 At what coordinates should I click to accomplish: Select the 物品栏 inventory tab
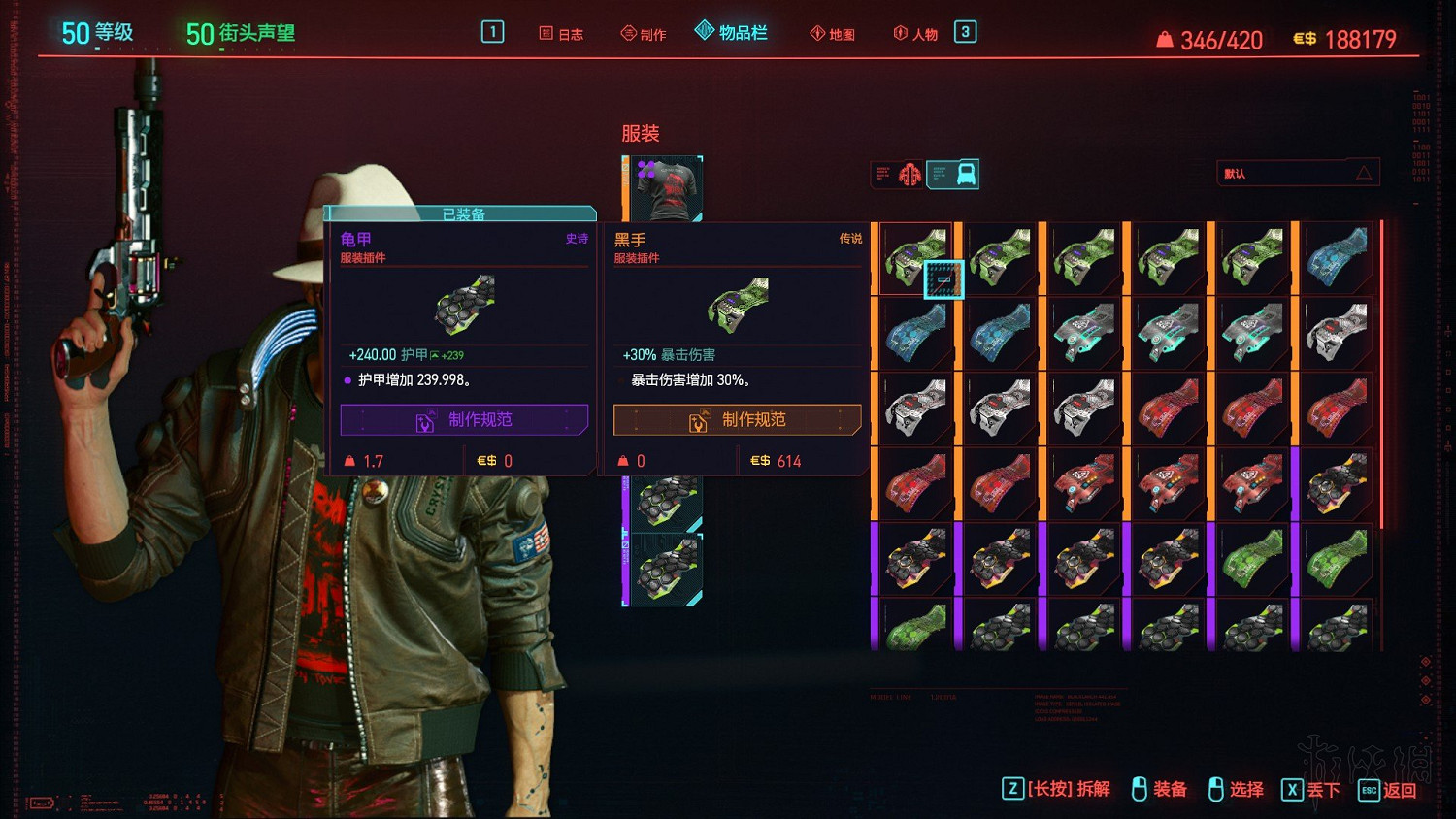pos(732,33)
